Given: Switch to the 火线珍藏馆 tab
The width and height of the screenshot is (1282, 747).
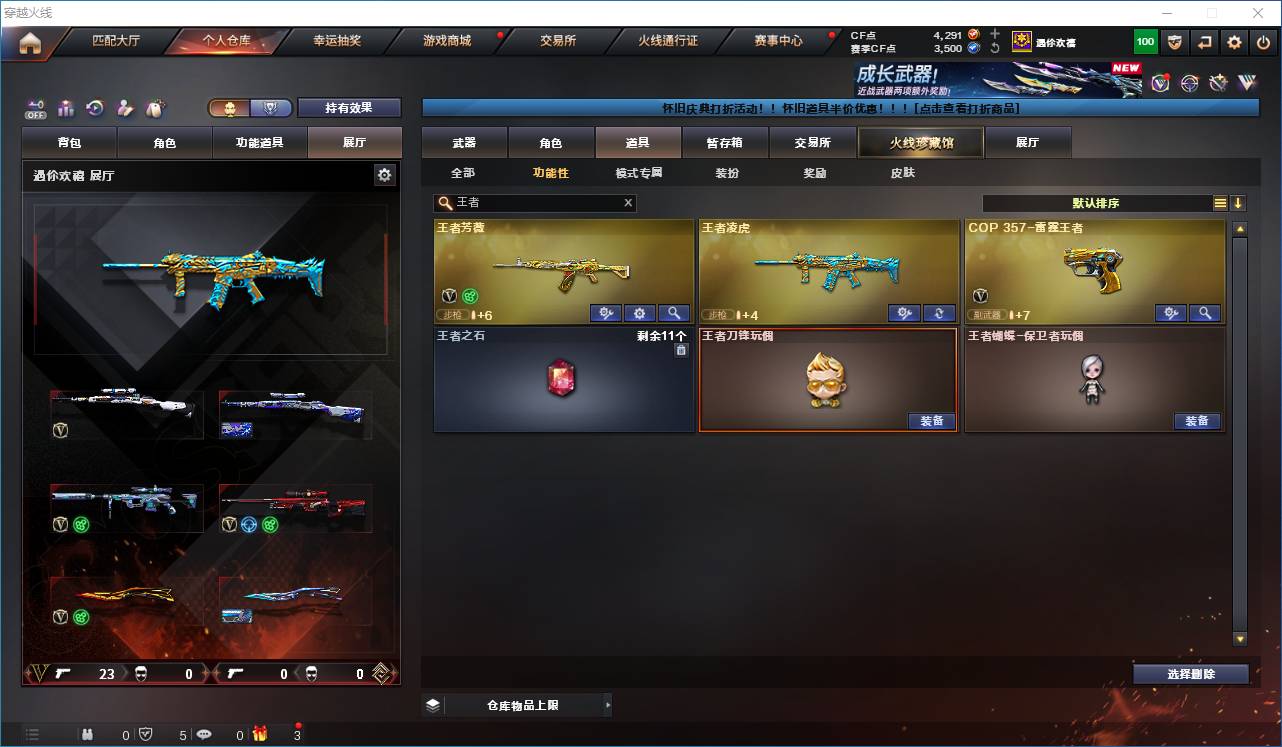Looking at the screenshot, I should [919, 142].
